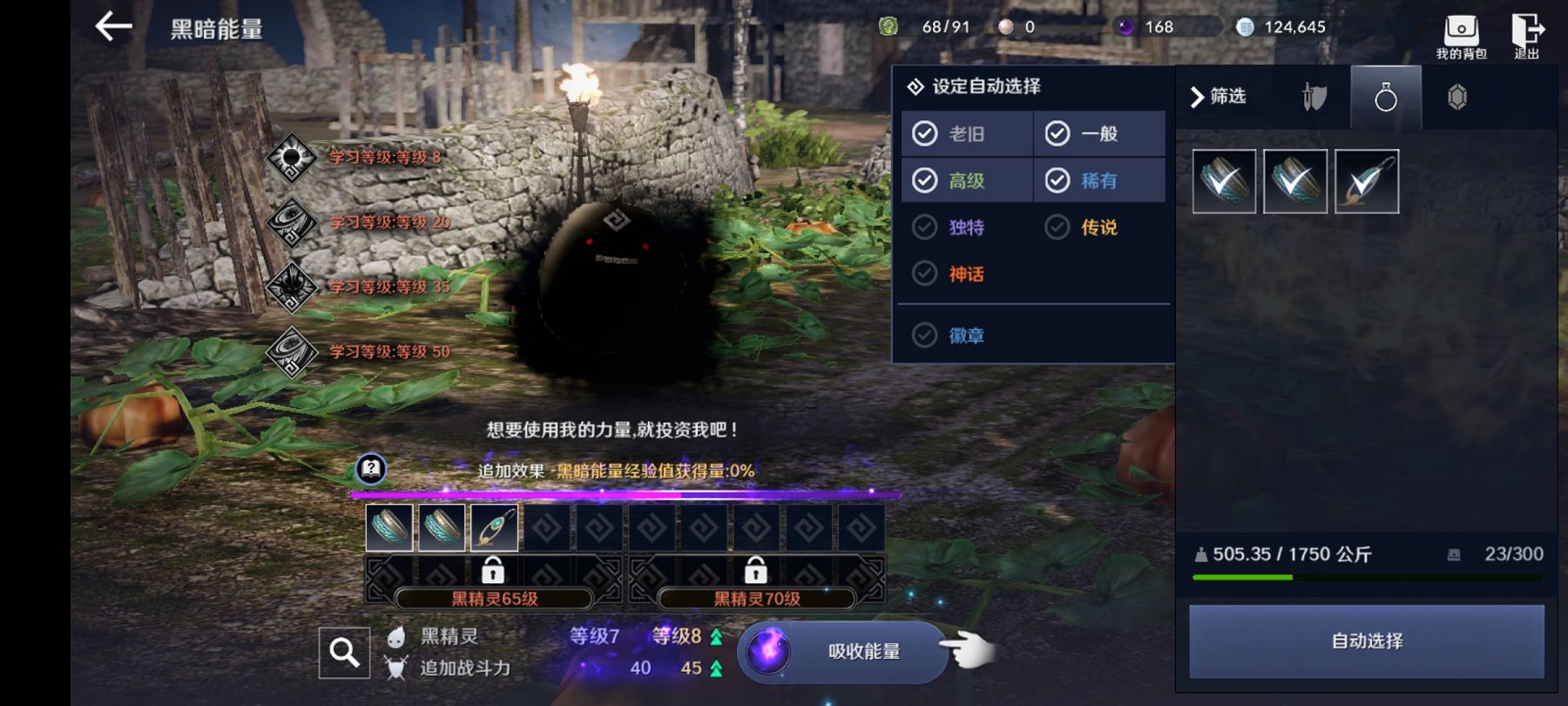Open the magnifying glass details button

pos(344,652)
